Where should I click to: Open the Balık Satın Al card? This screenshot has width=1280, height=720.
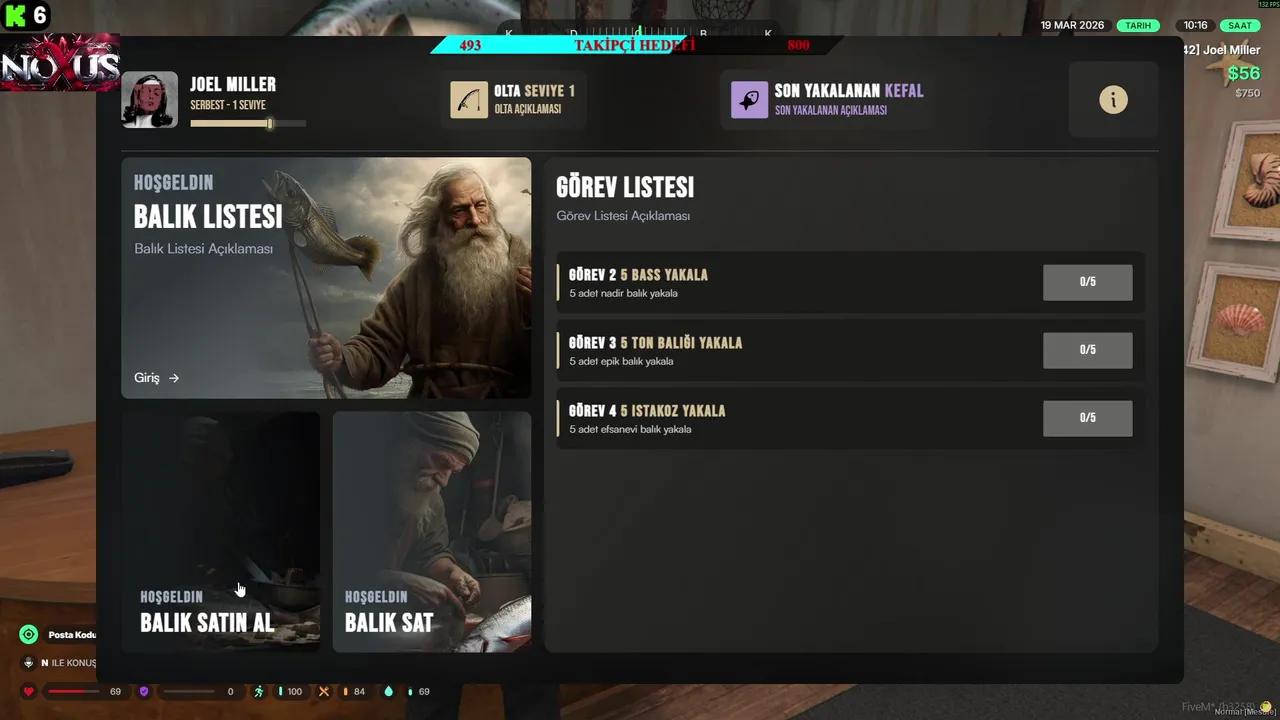pos(221,530)
